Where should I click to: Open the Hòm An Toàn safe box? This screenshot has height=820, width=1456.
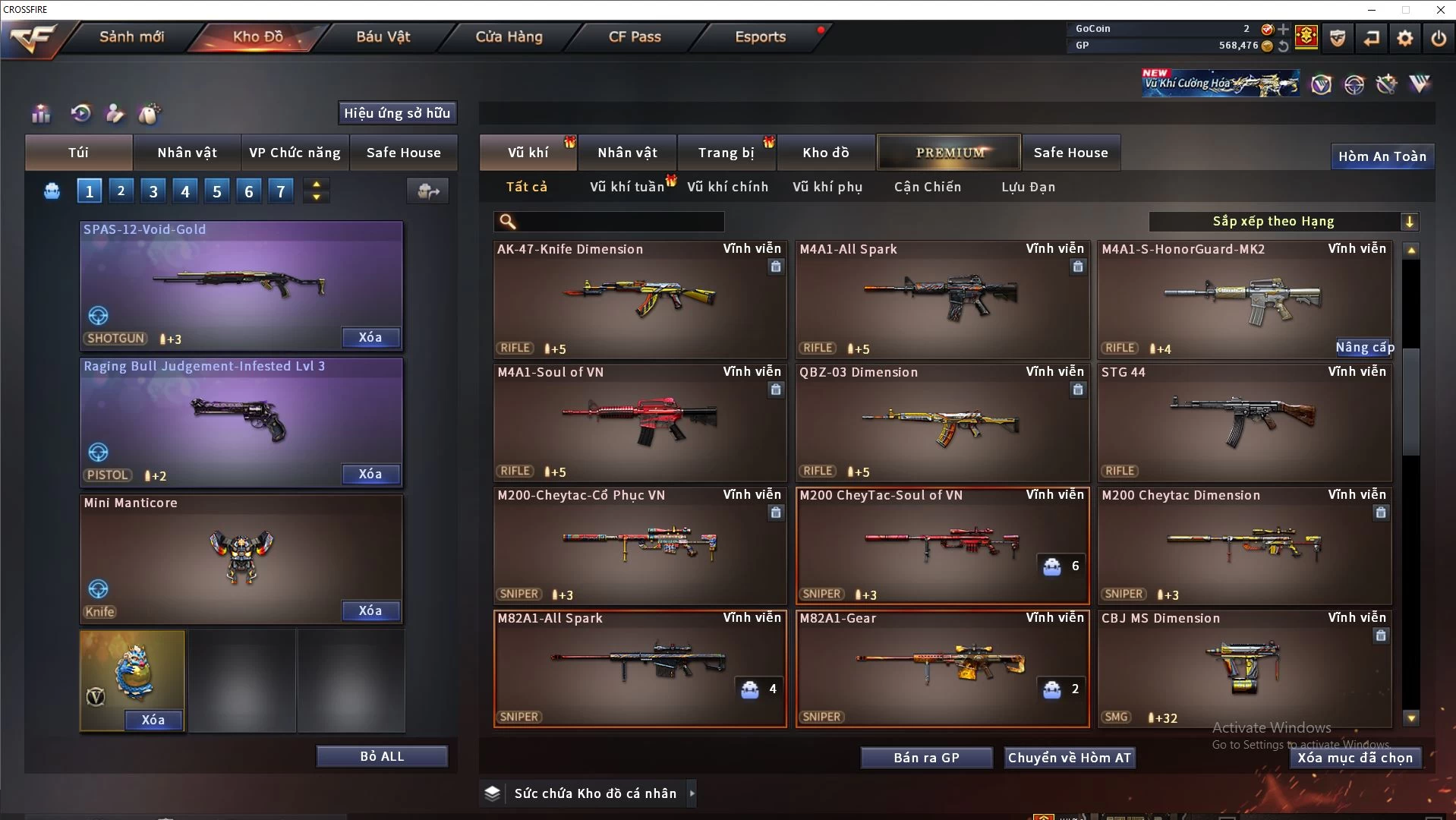tap(1382, 156)
